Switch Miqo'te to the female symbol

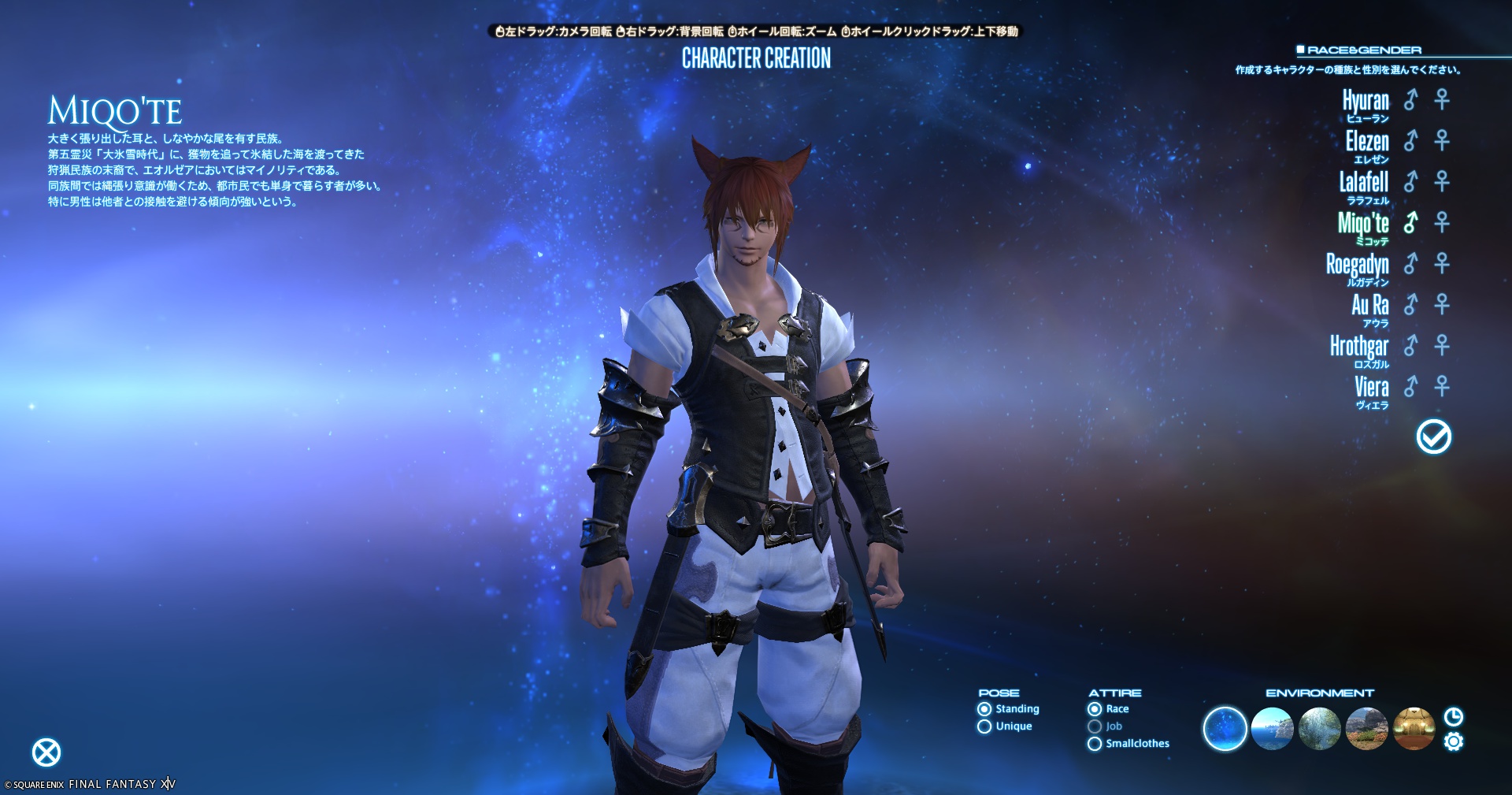pyautogui.click(x=1442, y=223)
